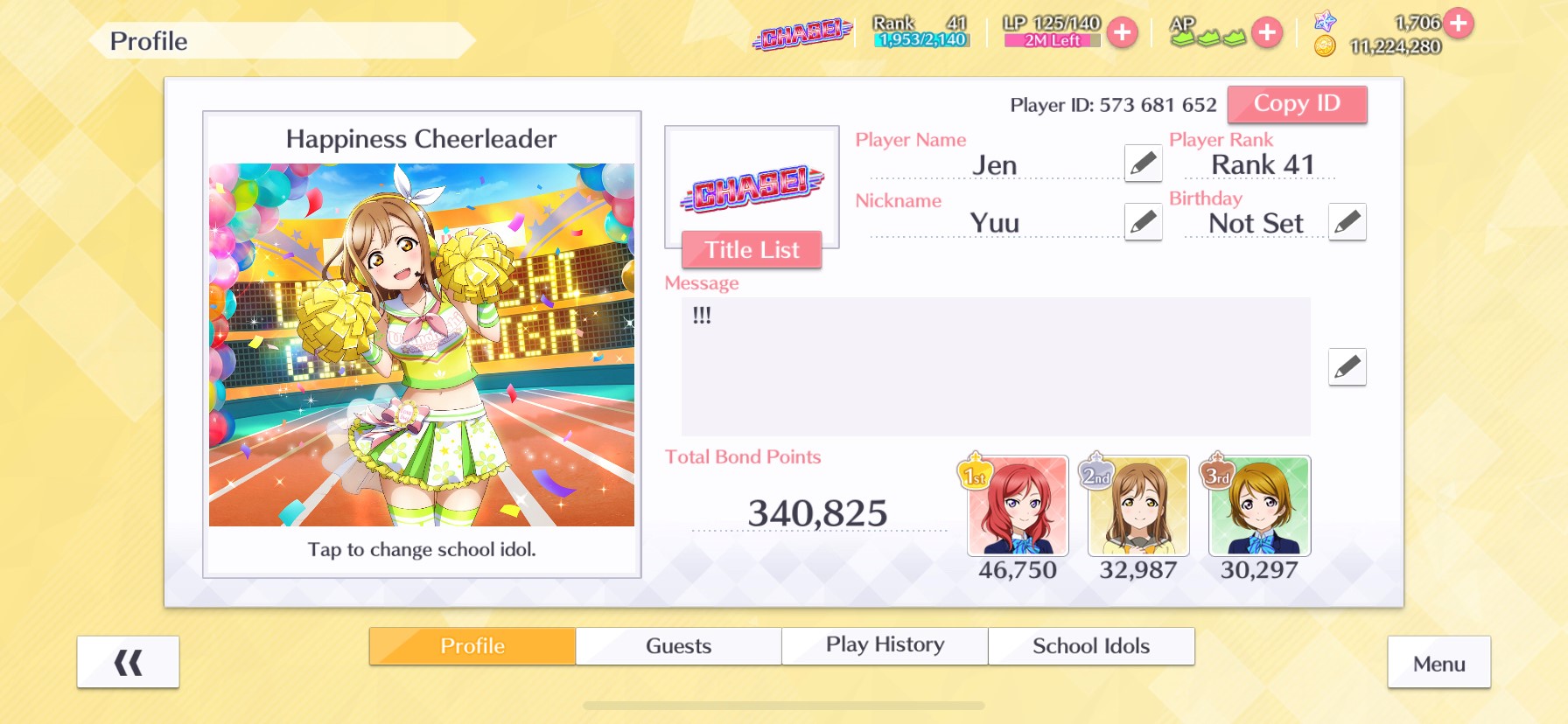View the 3rd place bond idol
1568x724 pixels.
point(1259,506)
